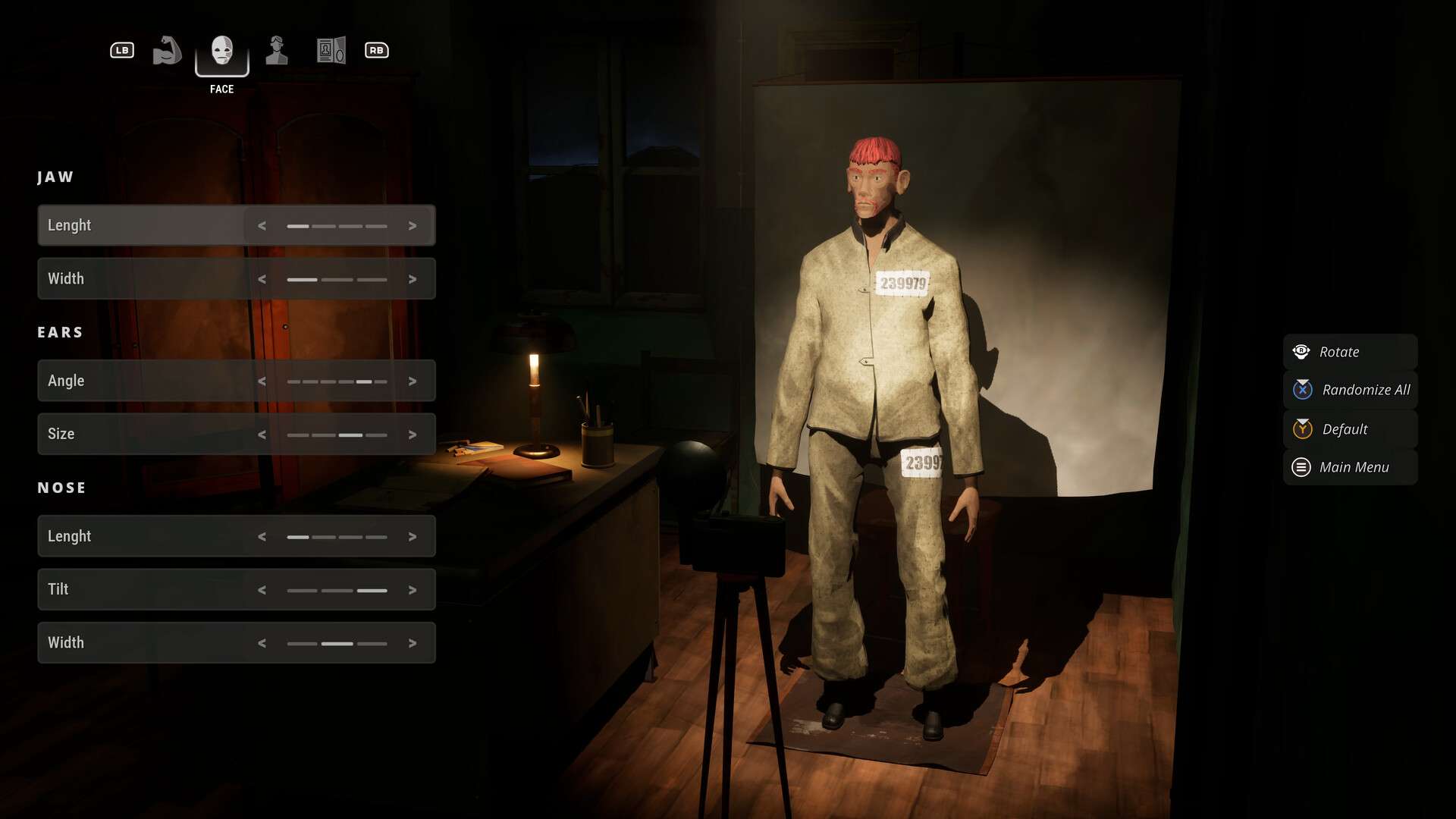1456x819 pixels.
Task: Switch to the body muscle tab
Action: coord(167,51)
